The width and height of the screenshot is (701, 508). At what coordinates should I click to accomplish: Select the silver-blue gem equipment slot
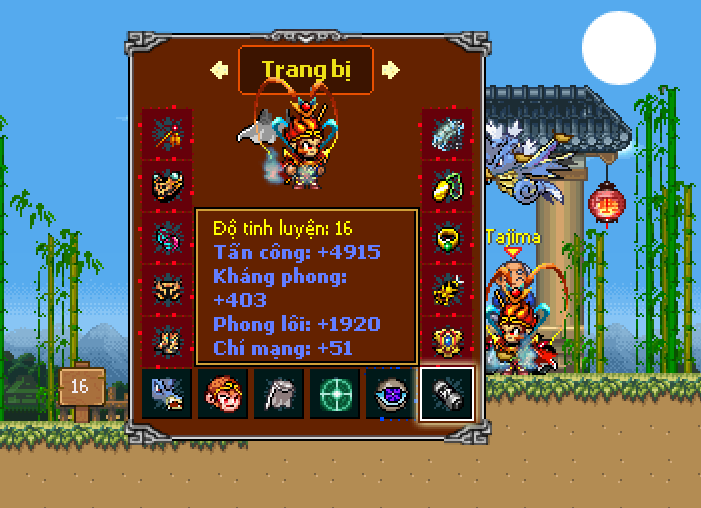tap(447, 134)
